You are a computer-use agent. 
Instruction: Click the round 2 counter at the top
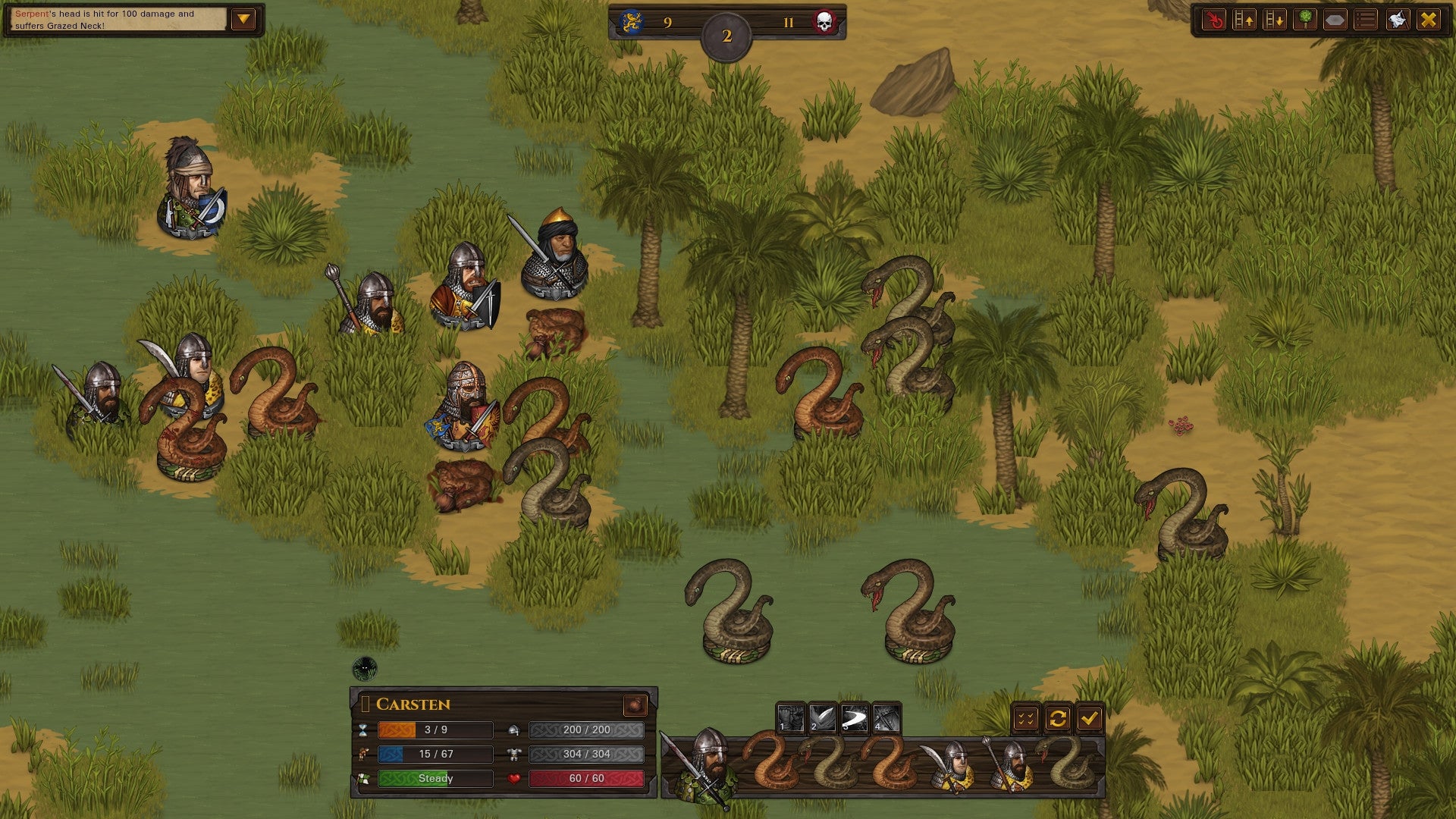point(727,33)
